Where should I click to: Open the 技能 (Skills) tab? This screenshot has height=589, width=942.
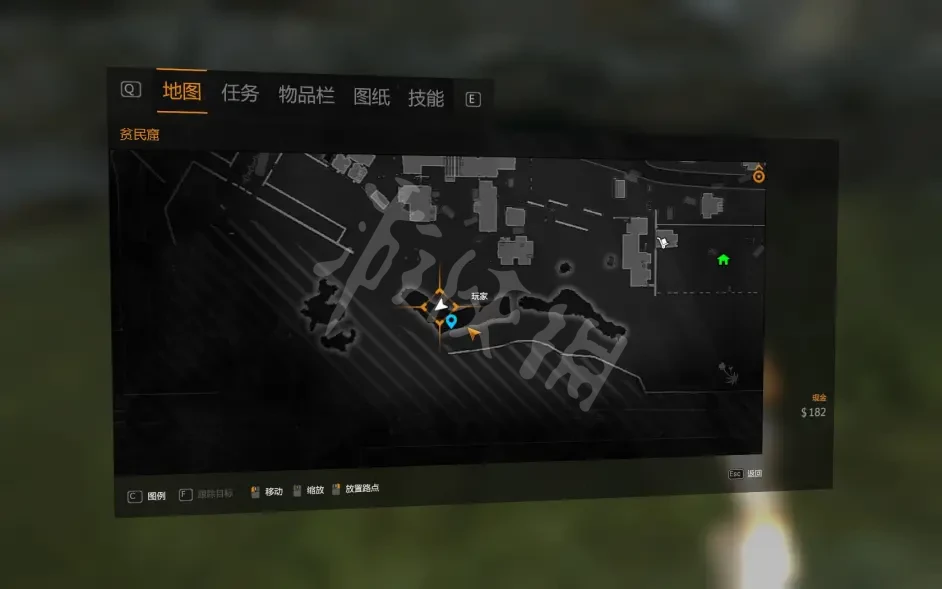coord(426,98)
